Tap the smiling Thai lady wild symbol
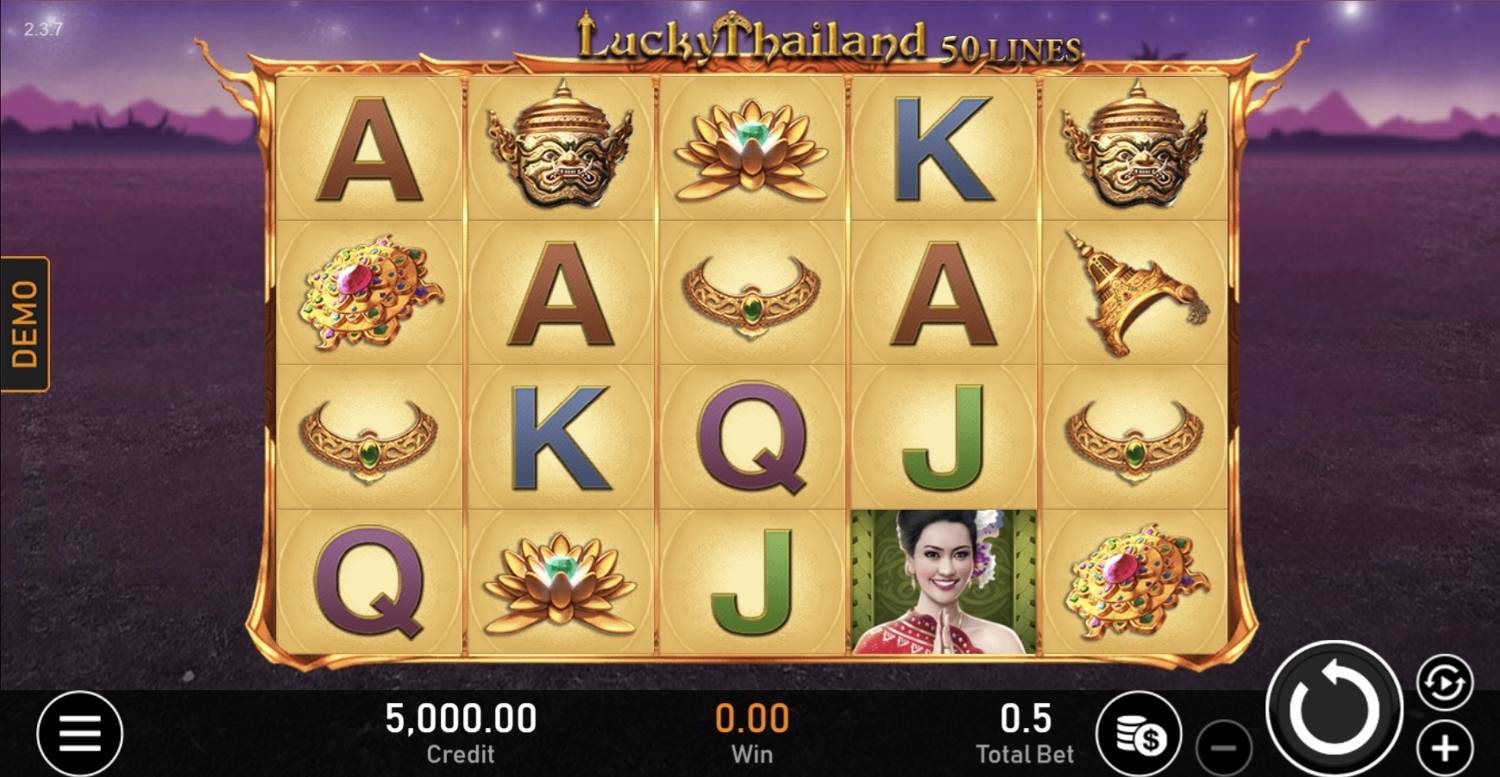This screenshot has height=777, width=1500. pyautogui.click(x=945, y=580)
